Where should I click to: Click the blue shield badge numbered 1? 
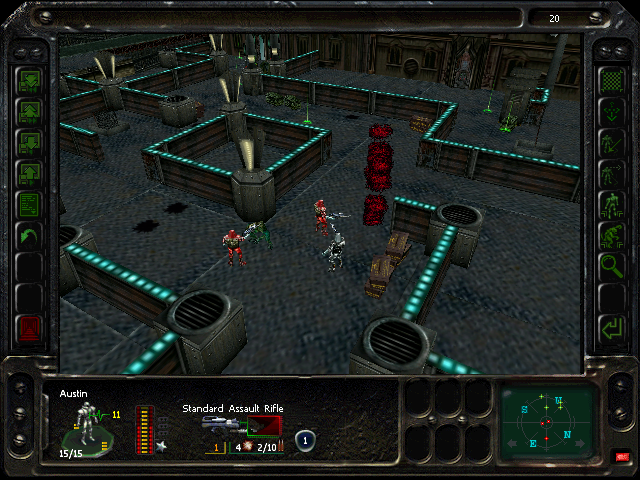[x=306, y=440]
